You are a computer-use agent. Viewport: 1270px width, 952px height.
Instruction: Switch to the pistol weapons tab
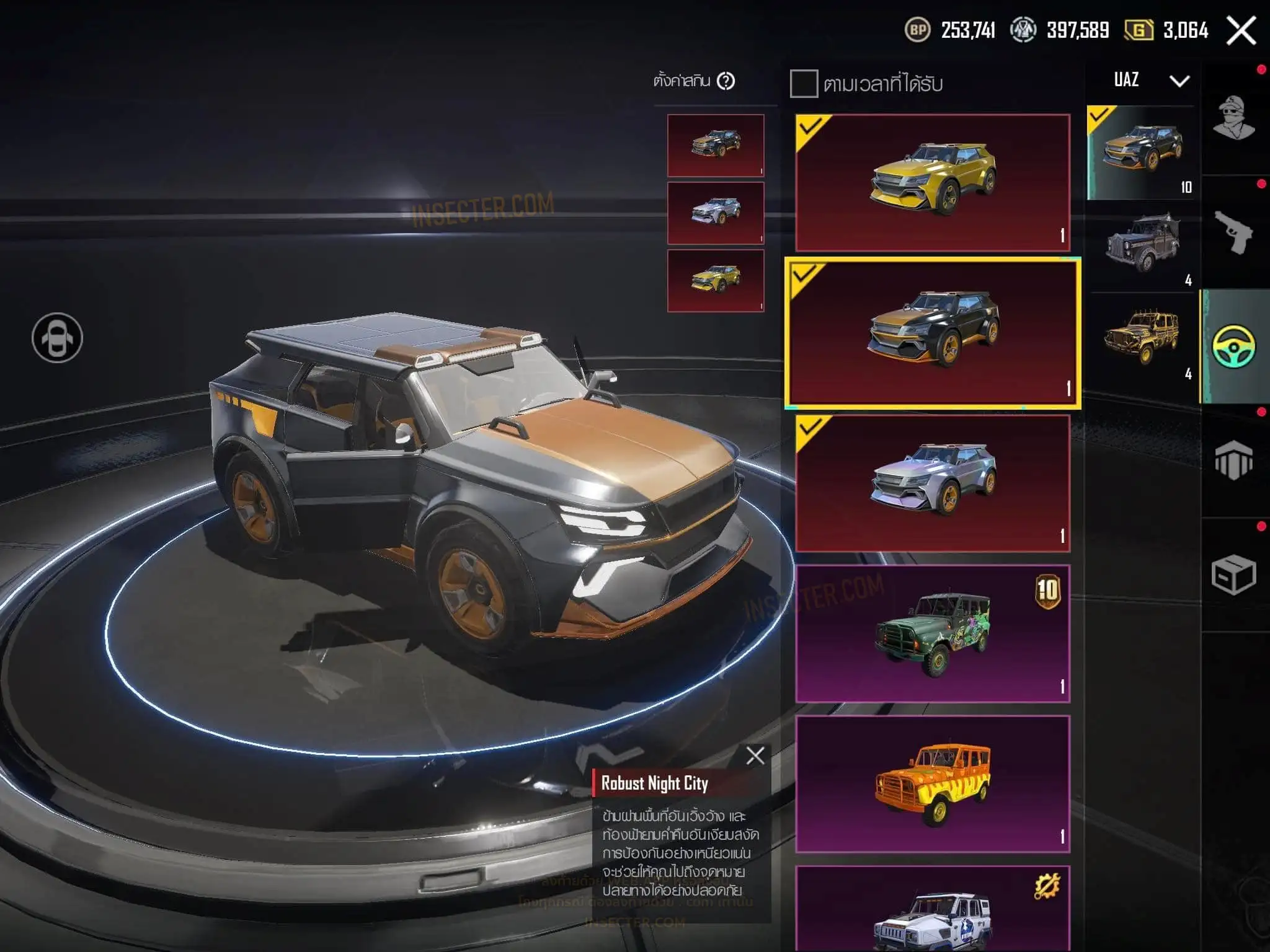pos(1234,232)
